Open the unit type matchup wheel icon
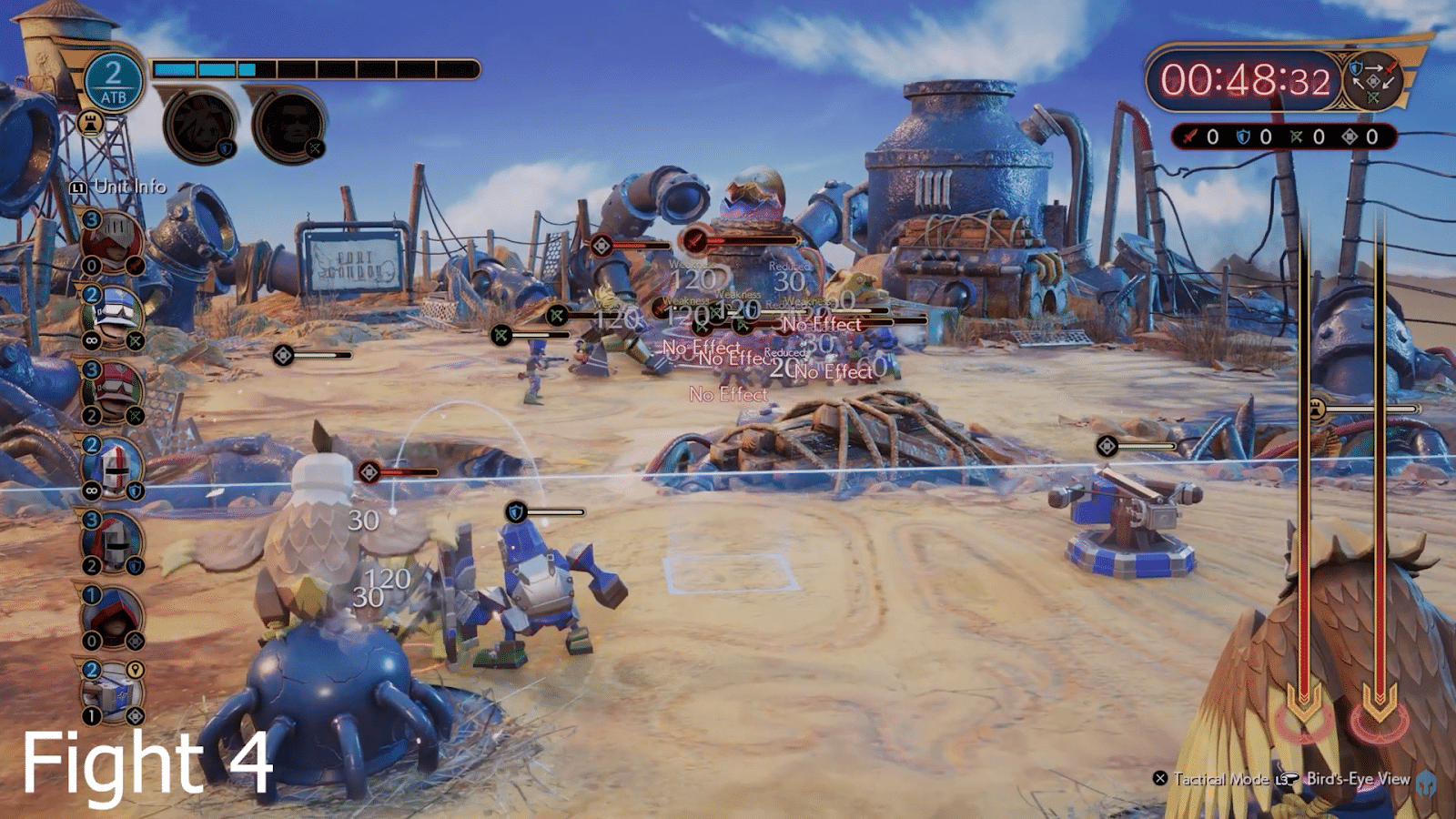1456x819 pixels. (x=1372, y=80)
